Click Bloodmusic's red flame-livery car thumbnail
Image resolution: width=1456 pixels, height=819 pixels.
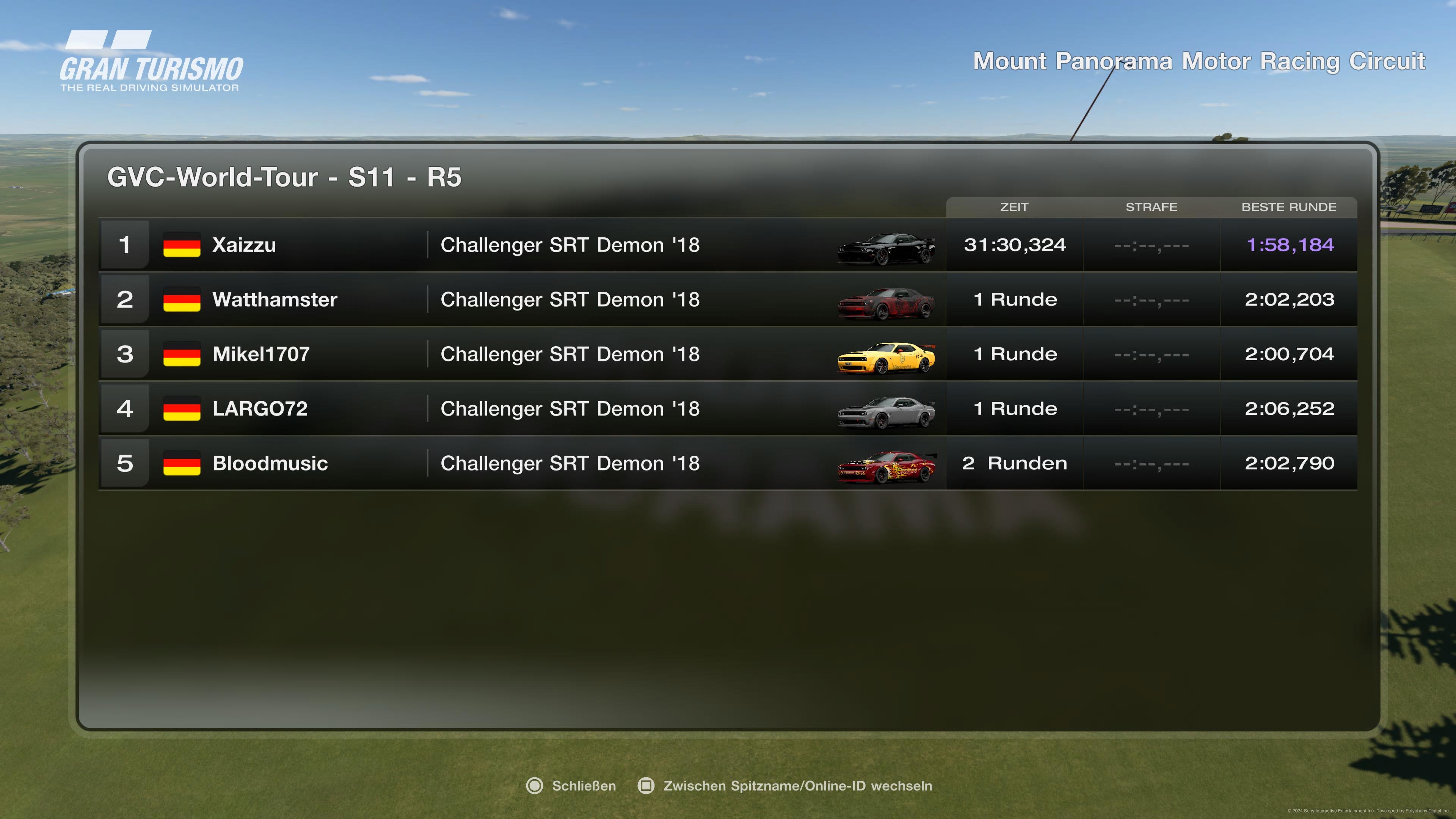[x=886, y=467]
